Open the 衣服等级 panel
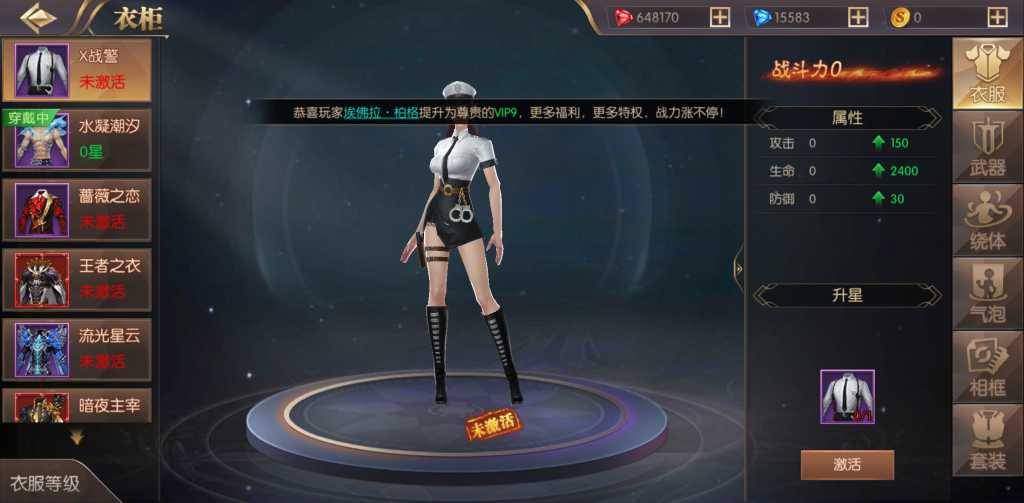Image resolution: width=1024 pixels, height=503 pixels. [46, 483]
